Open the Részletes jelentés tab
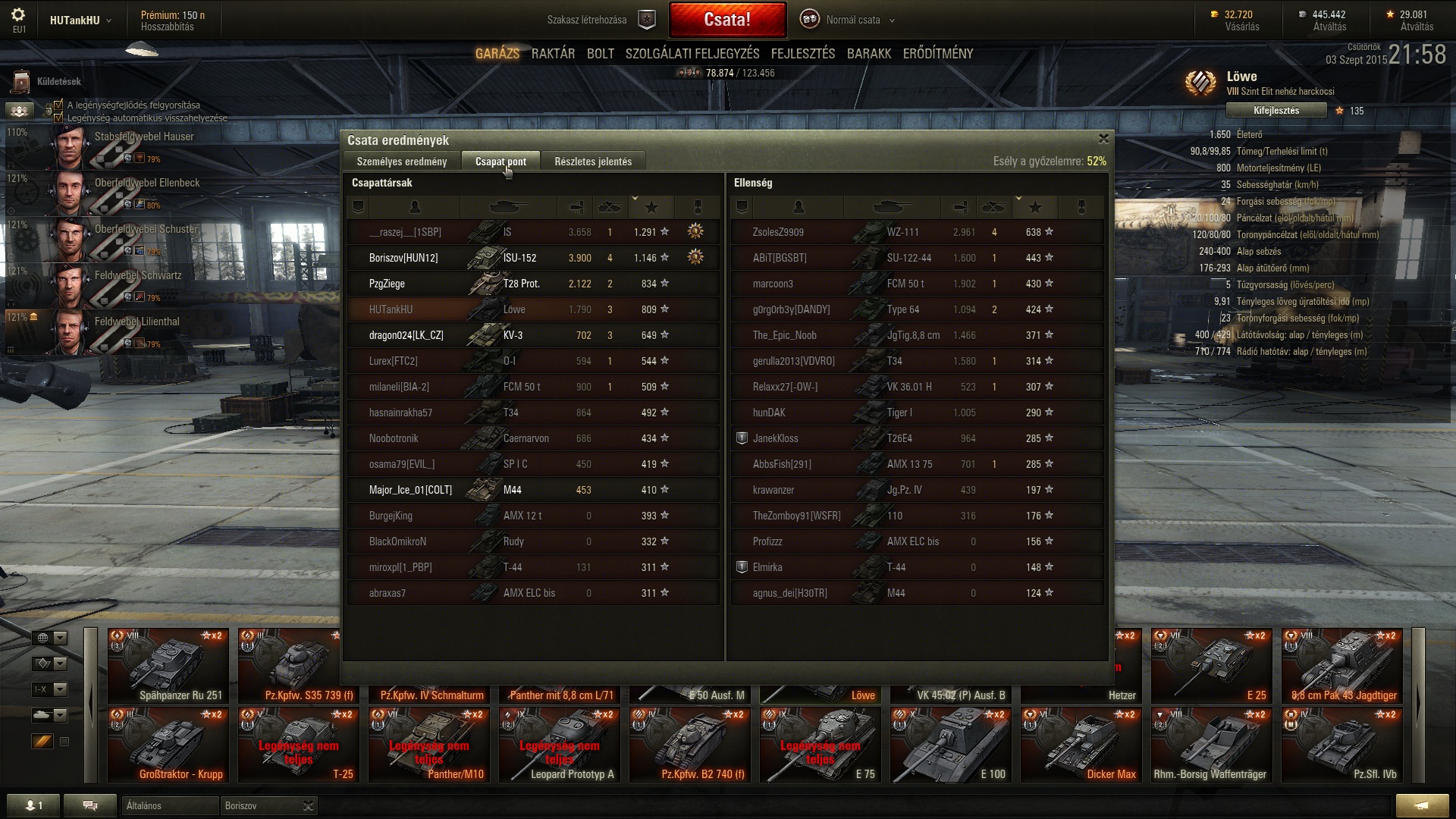This screenshot has width=1456, height=819. pos(592,162)
